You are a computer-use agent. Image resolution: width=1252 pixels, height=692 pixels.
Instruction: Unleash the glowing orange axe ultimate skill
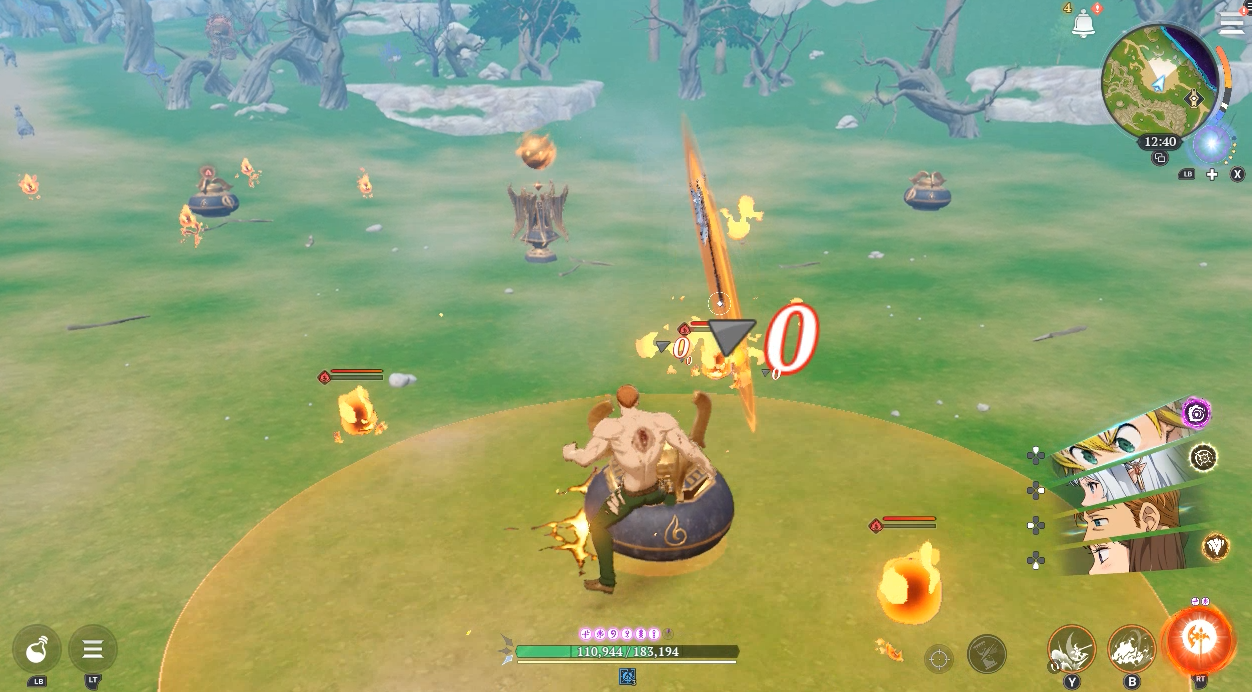point(1198,640)
